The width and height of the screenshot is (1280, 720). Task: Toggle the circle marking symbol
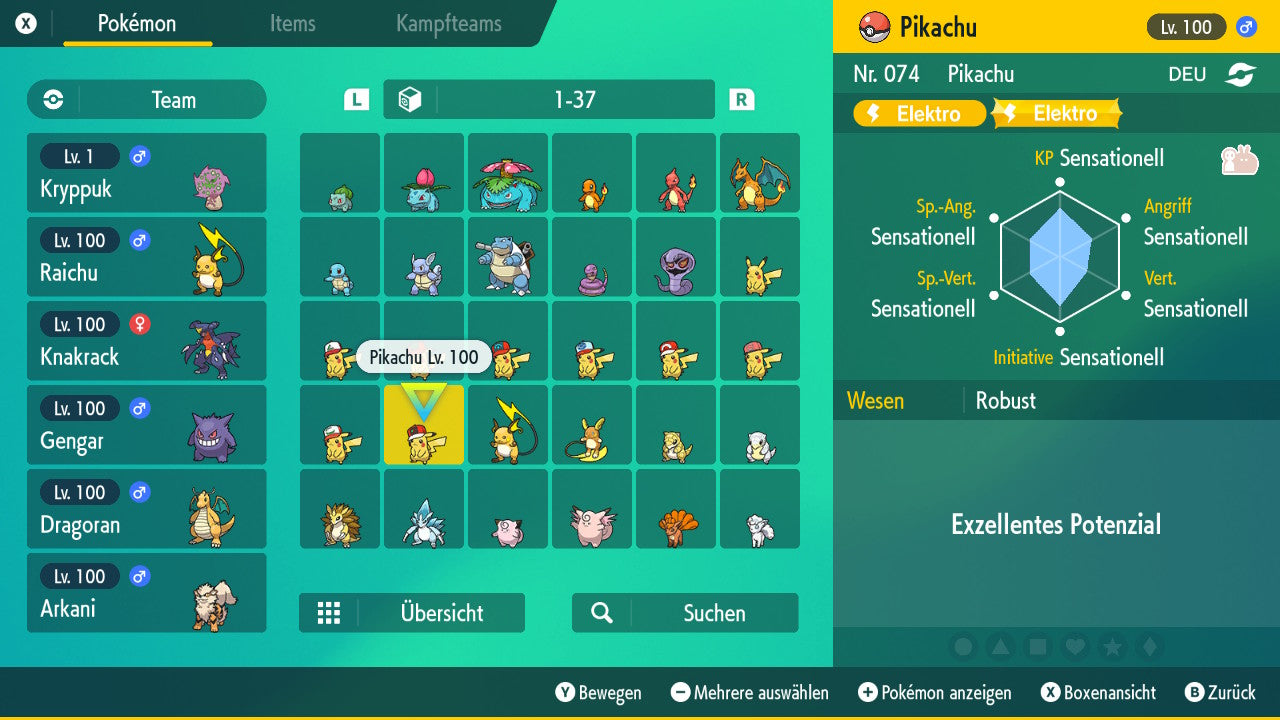click(x=964, y=648)
